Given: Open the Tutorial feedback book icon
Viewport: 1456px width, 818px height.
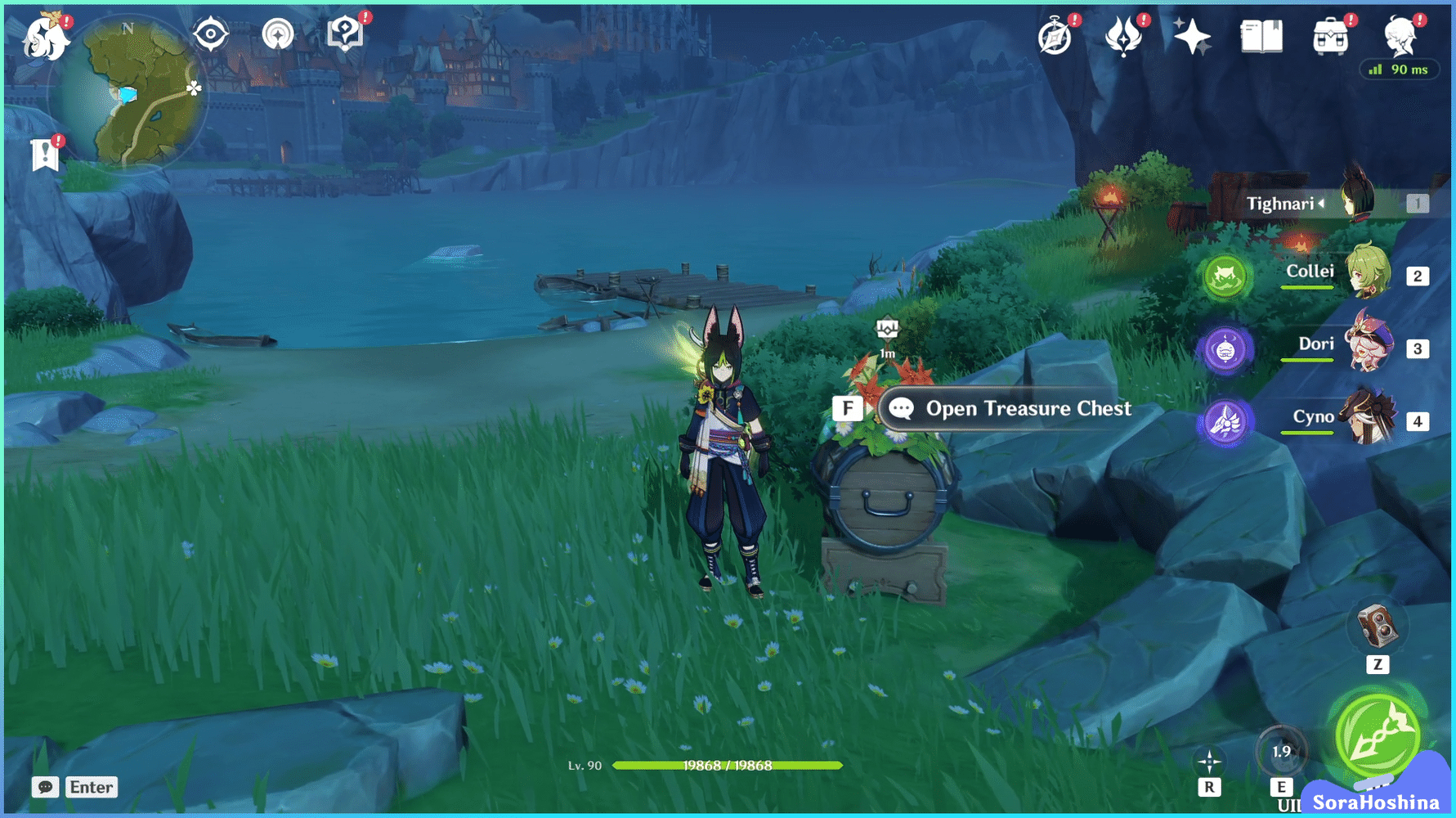Looking at the screenshot, I should pyautogui.click(x=346, y=34).
